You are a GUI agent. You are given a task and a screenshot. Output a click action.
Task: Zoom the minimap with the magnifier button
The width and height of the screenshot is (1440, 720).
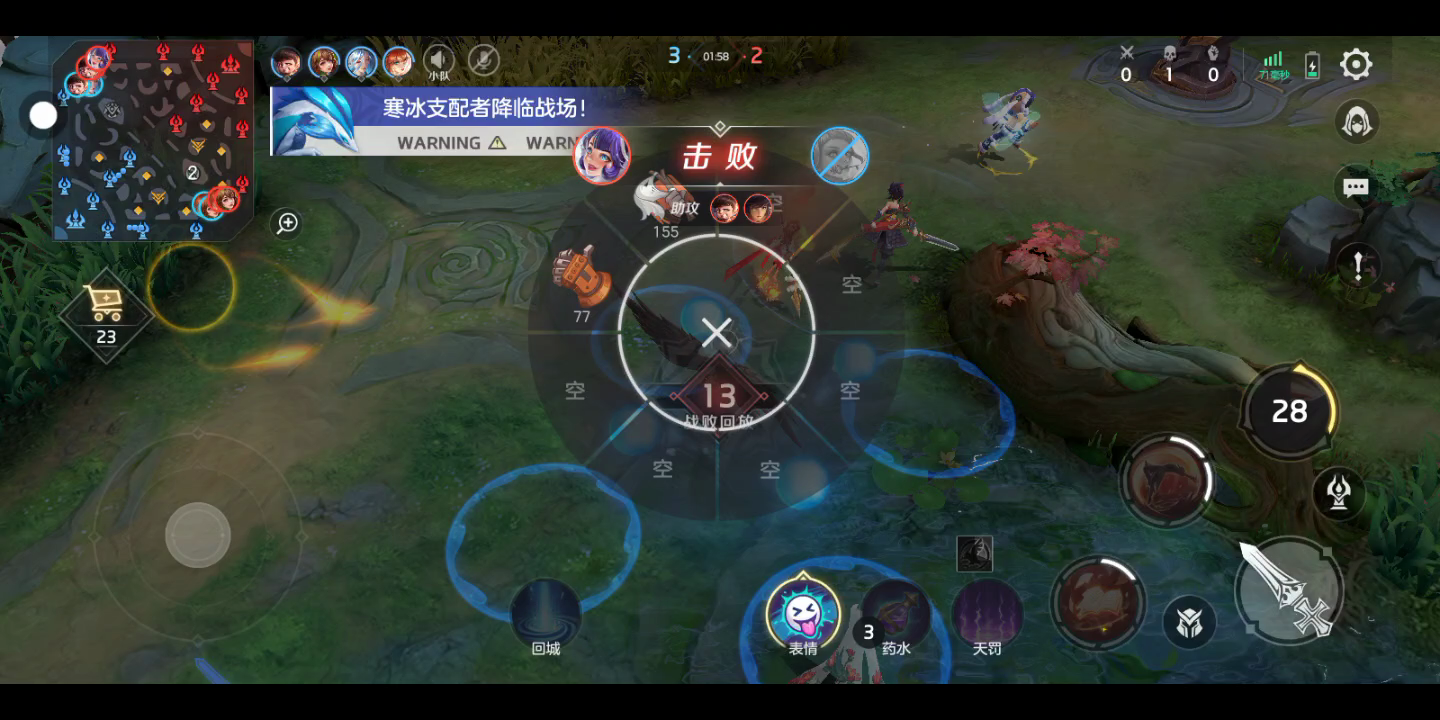pos(287,223)
